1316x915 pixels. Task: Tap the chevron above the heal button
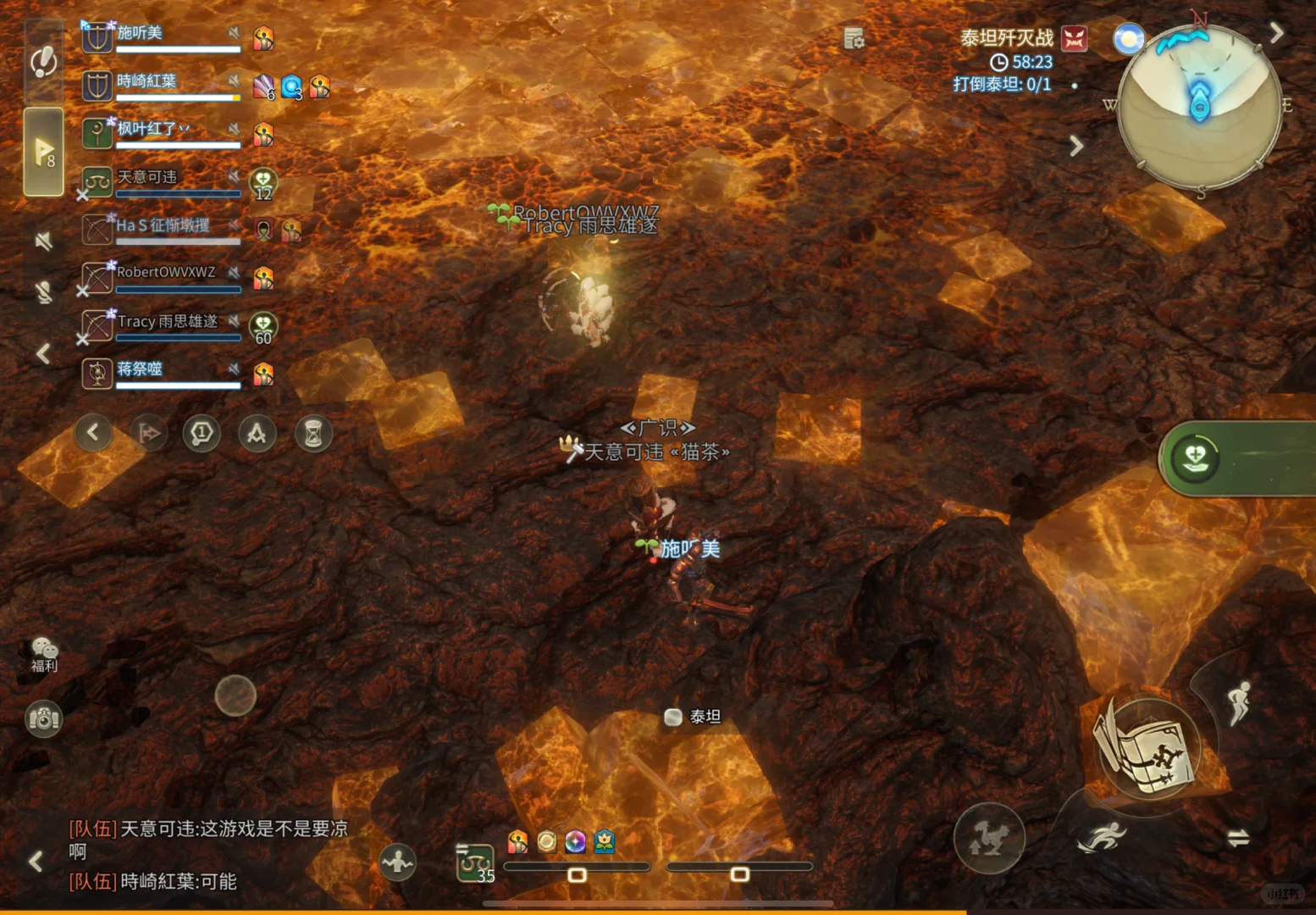(1077, 146)
